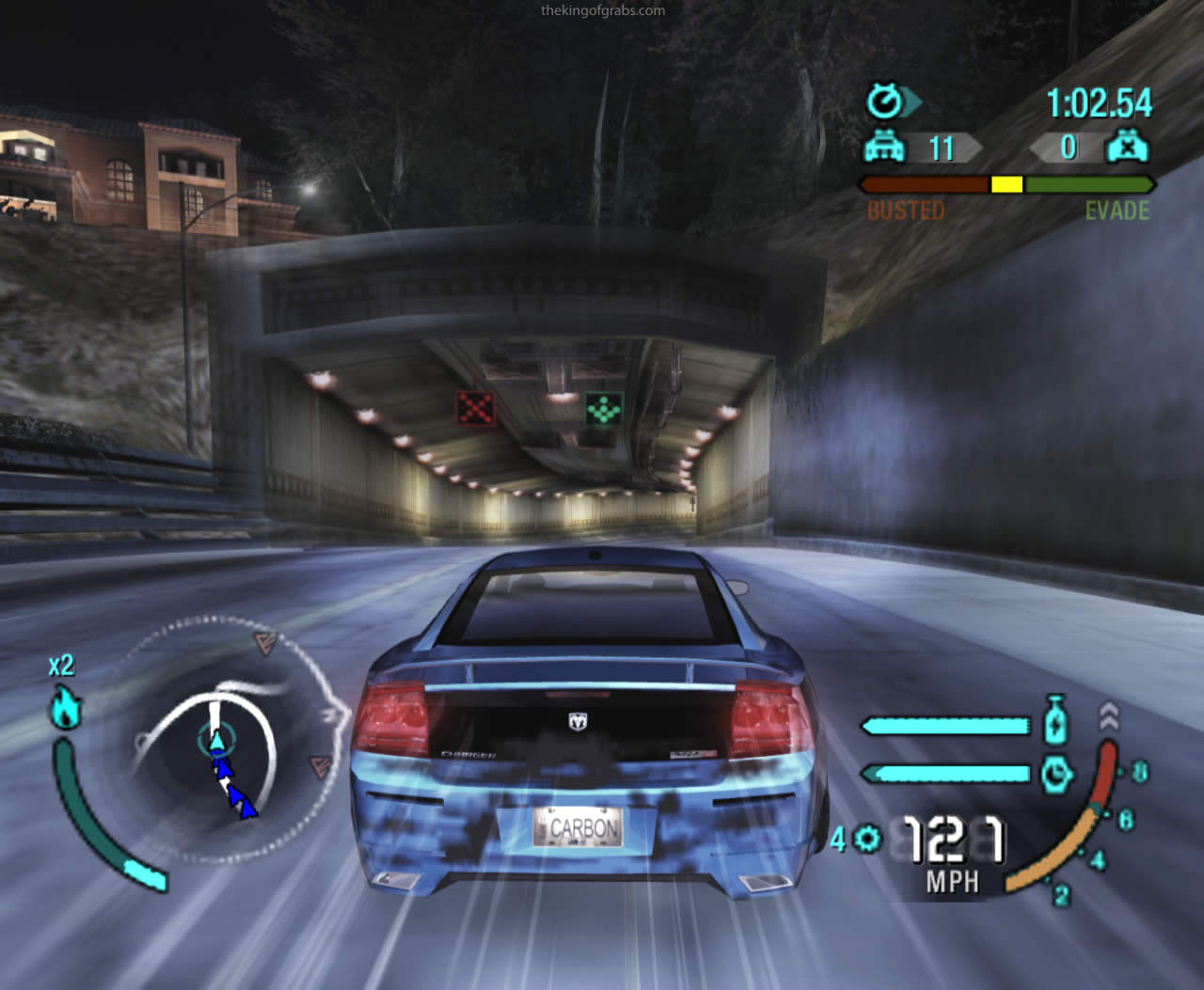This screenshot has width=1204, height=990.
Task: Click the pursuit timer stopwatch icon
Action: 886,101
